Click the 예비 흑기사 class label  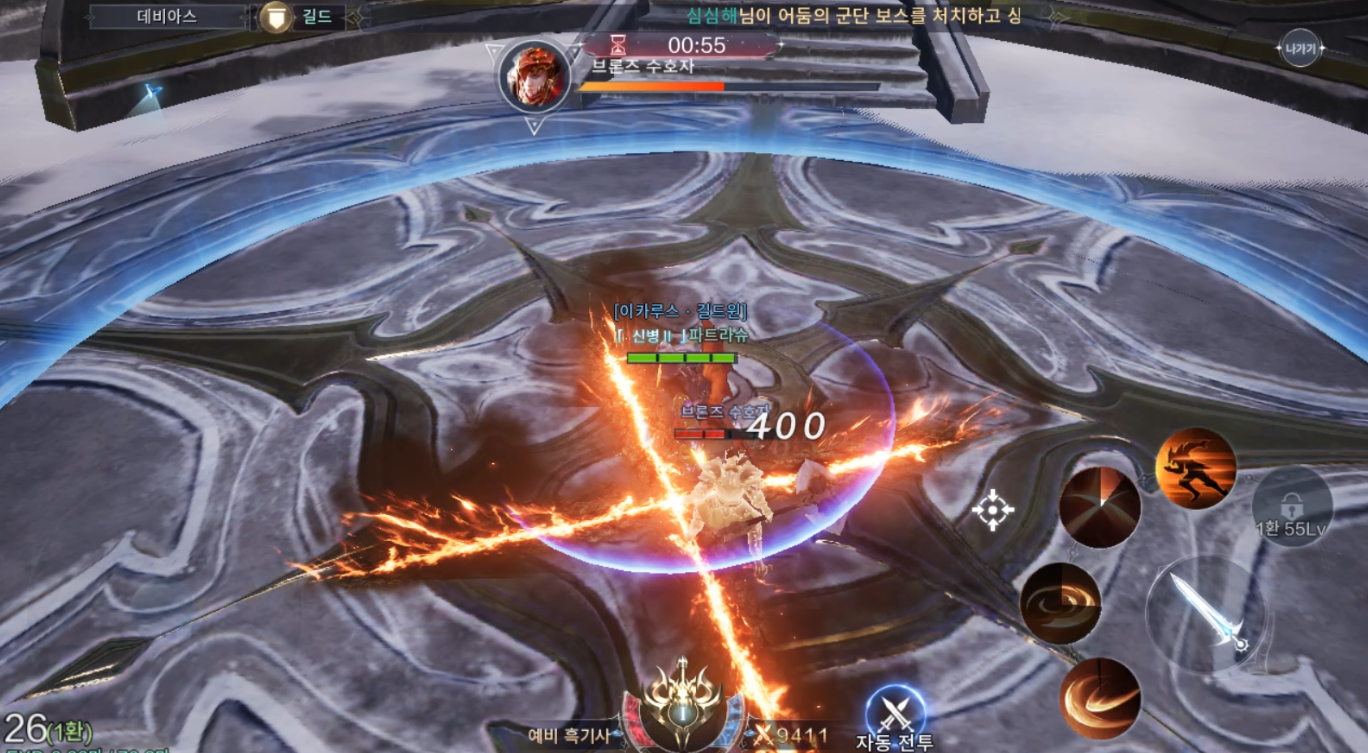[568, 736]
